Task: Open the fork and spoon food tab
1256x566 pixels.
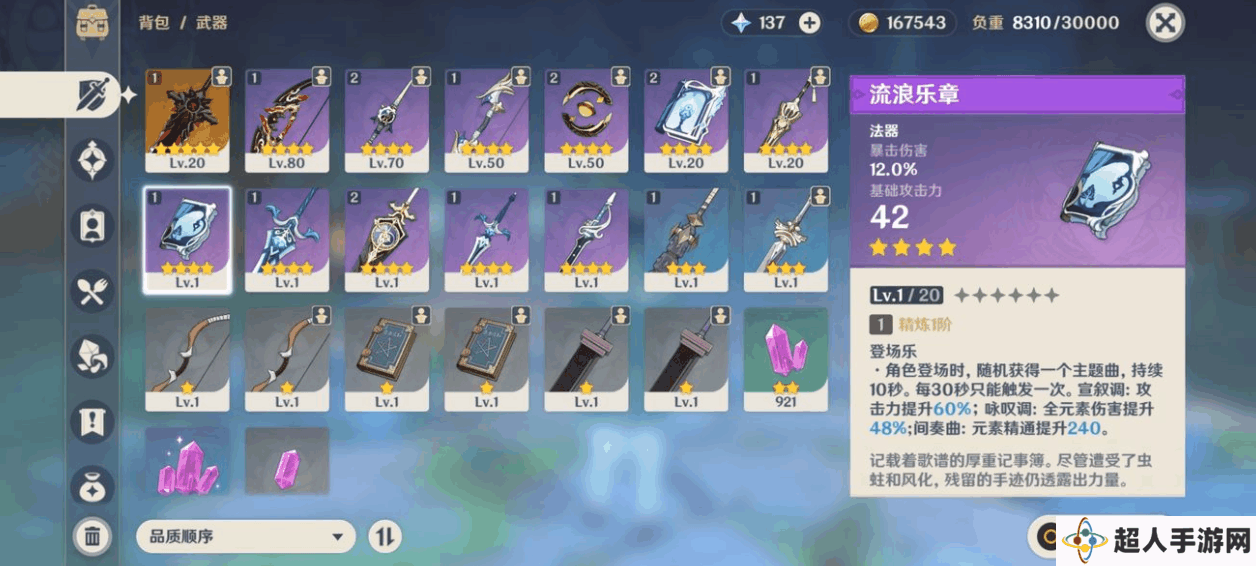Action: [x=92, y=291]
